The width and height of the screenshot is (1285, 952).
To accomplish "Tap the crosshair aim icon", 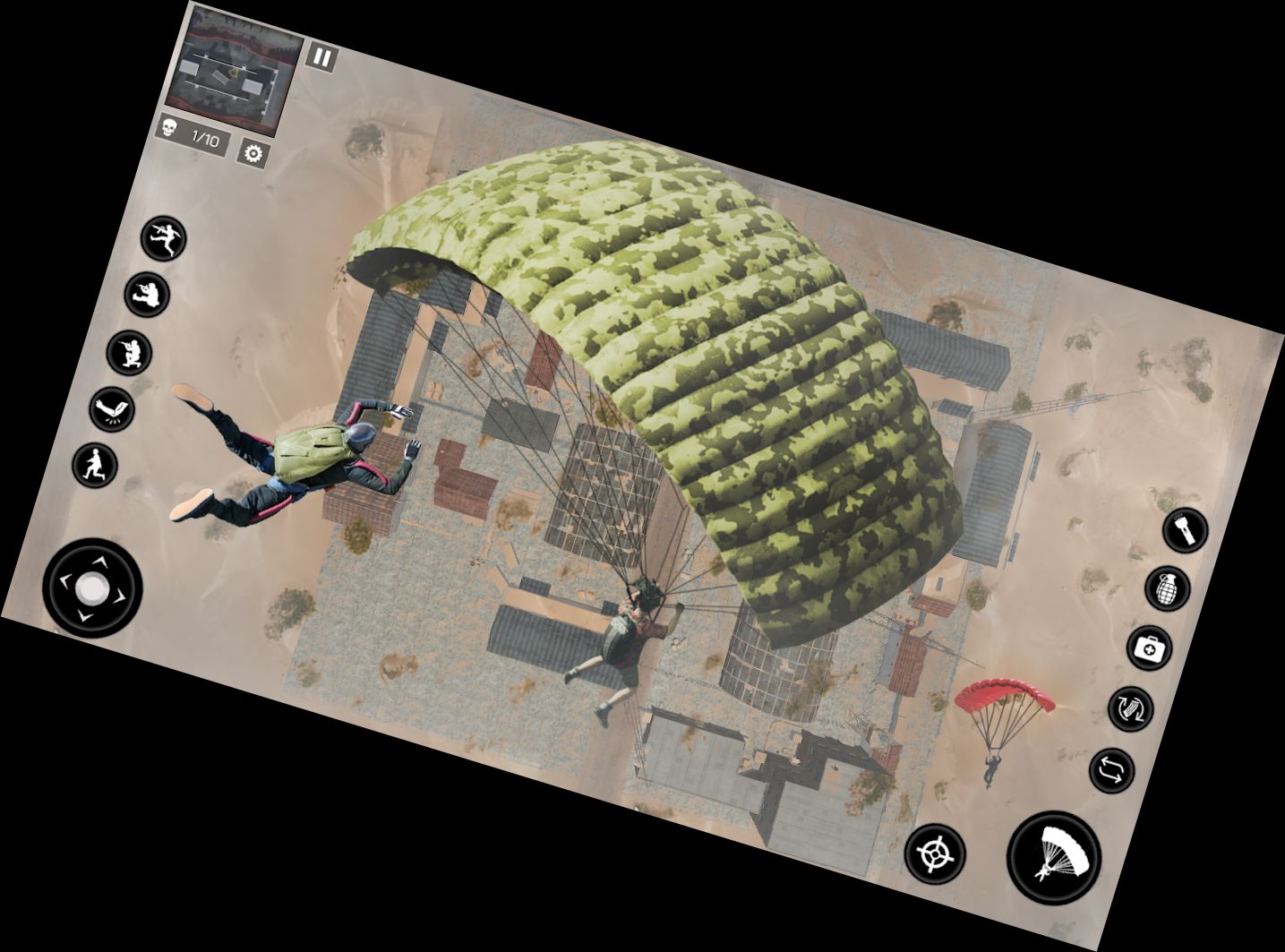I will click(935, 853).
